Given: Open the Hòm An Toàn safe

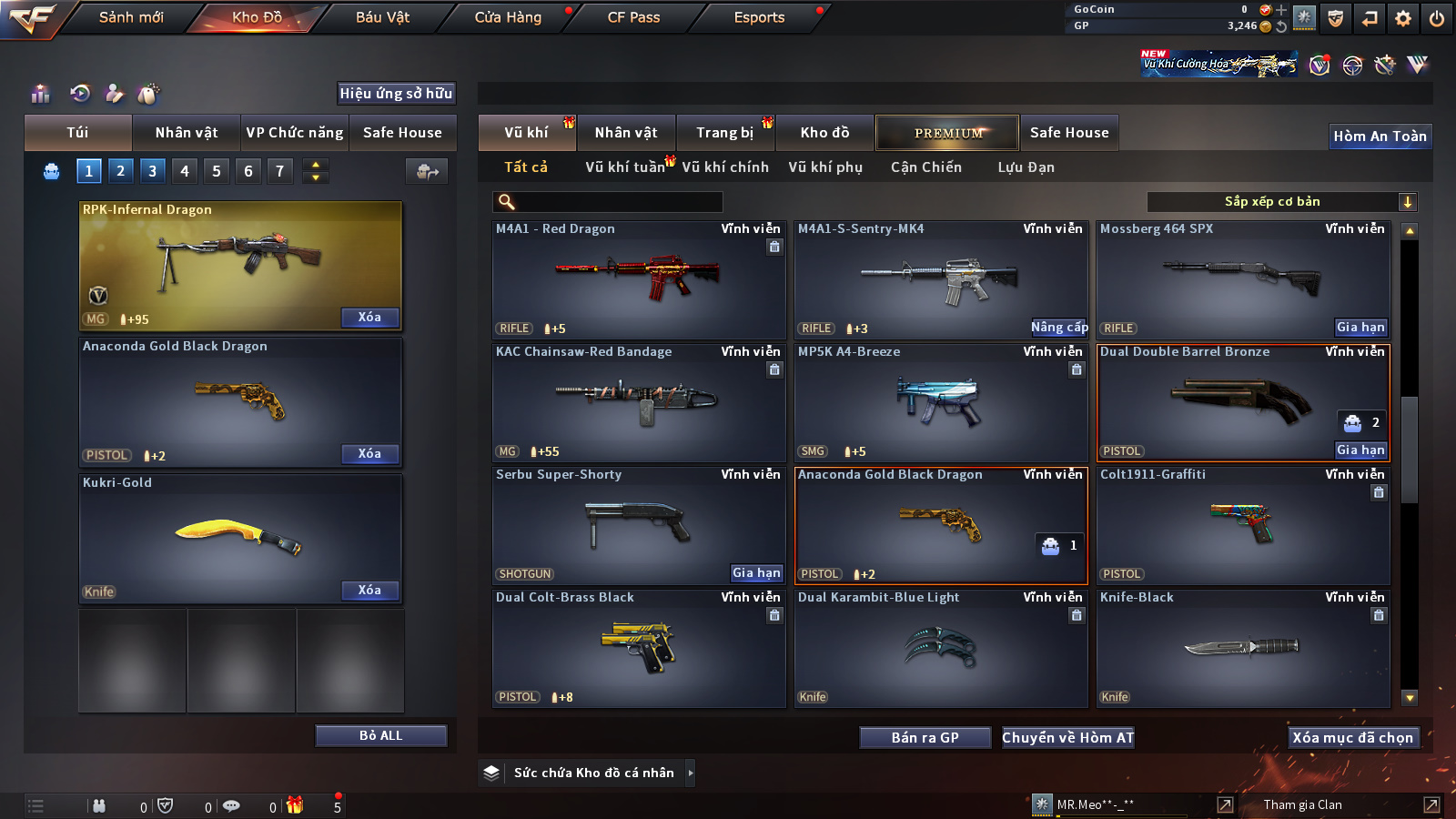Looking at the screenshot, I should point(1380,136).
